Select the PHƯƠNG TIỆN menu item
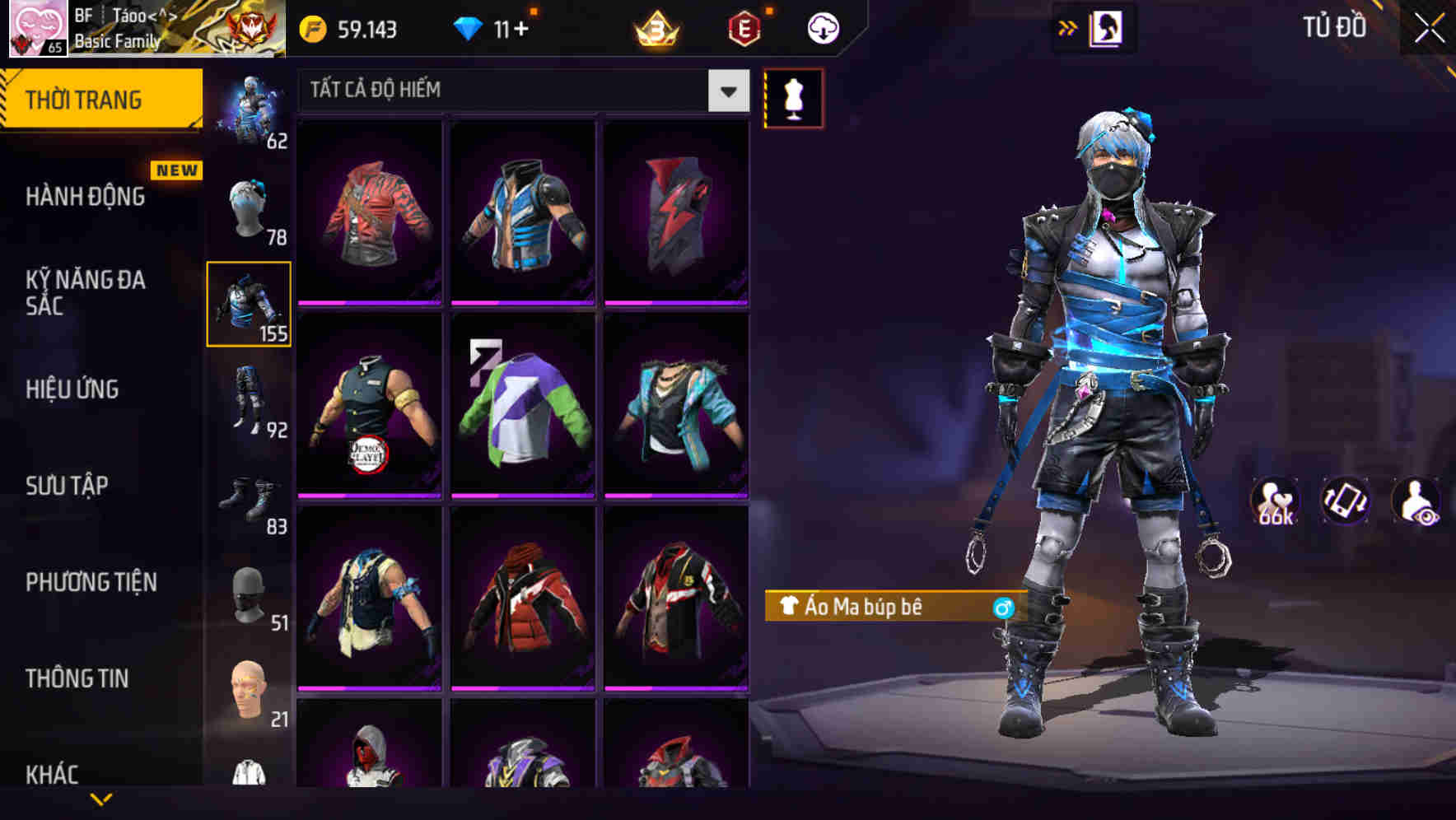This screenshot has width=1456, height=820. [x=91, y=582]
